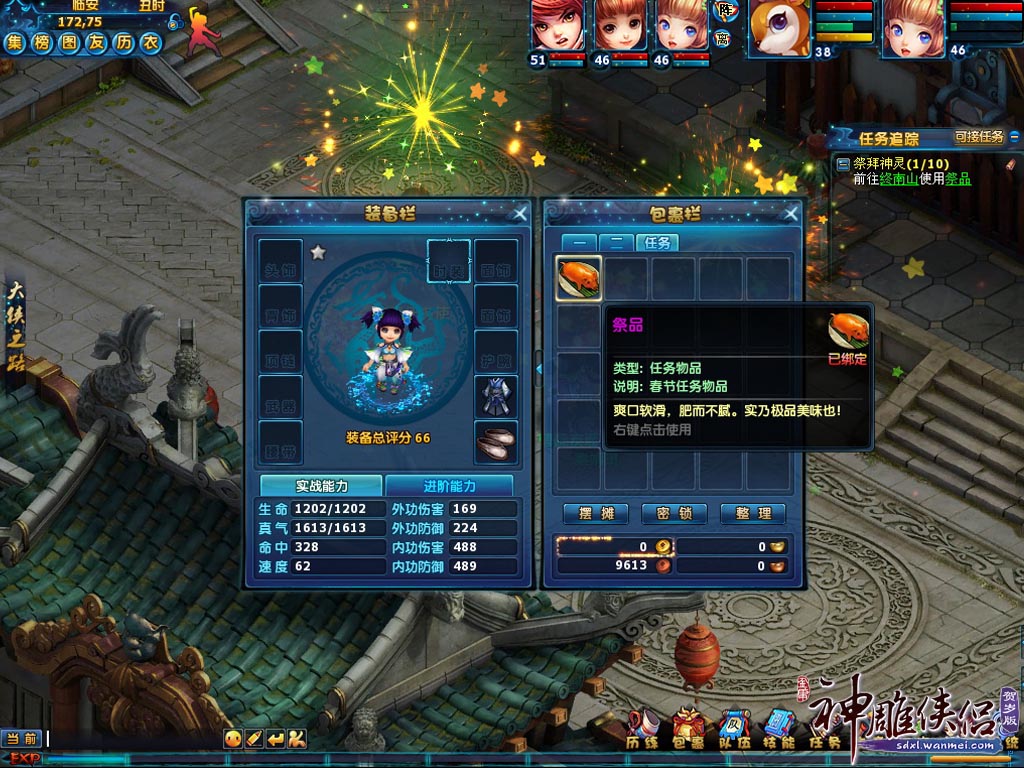
Task: Select the 实战能力 stats tab
Action: point(321,486)
